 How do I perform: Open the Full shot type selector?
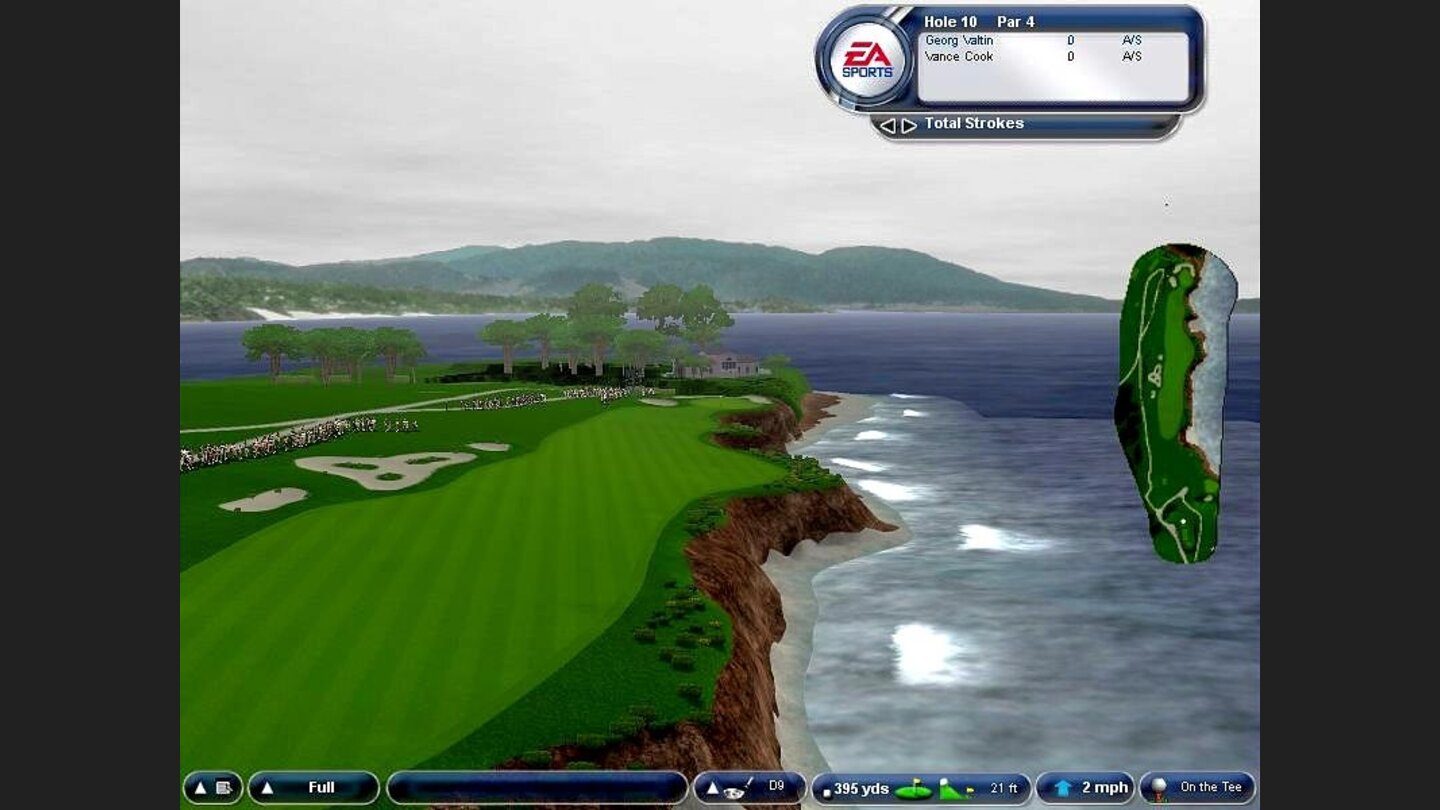[313, 788]
